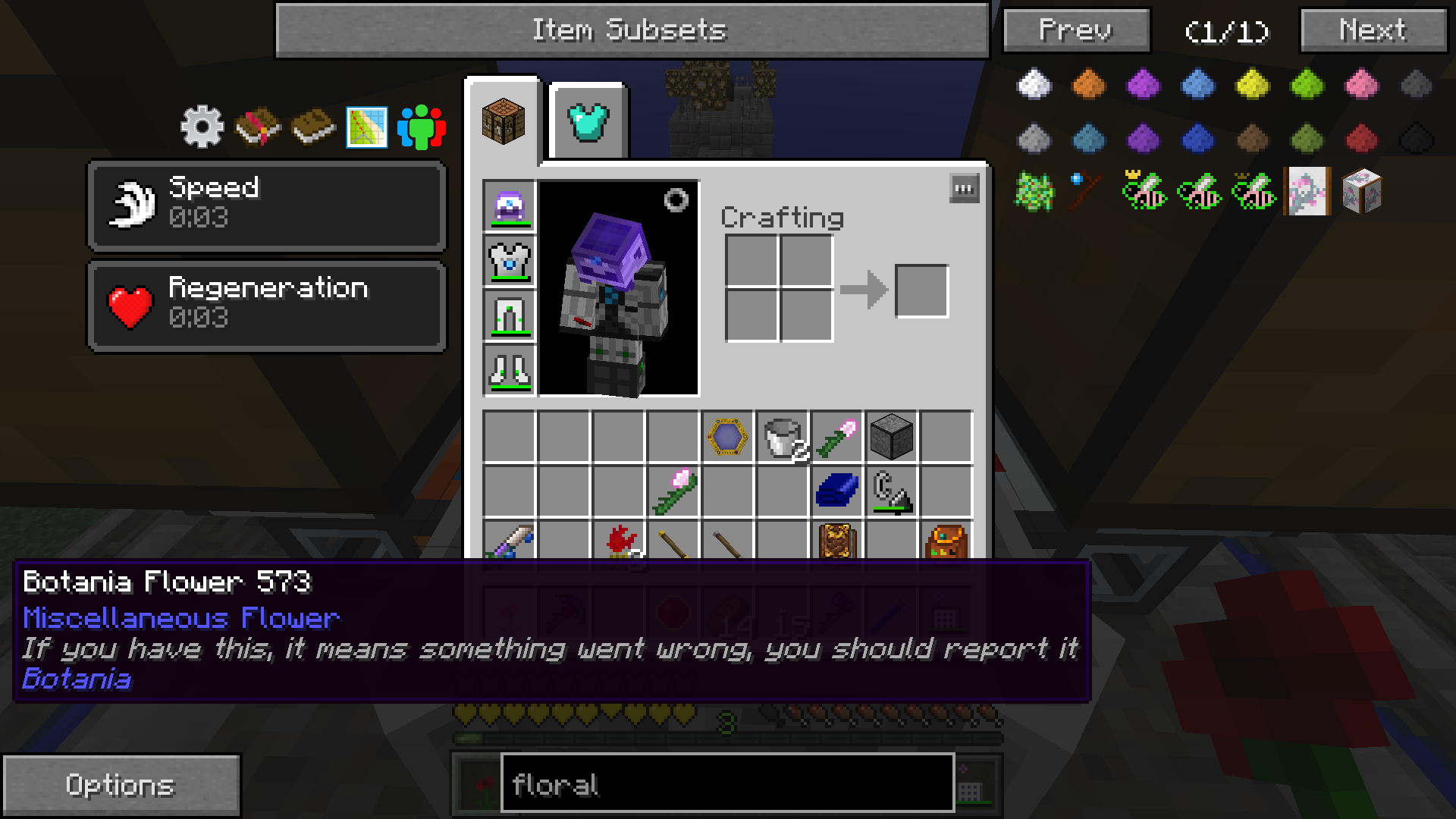
Task: Select the bucket stack in inventory
Action: (x=782, y=438)
